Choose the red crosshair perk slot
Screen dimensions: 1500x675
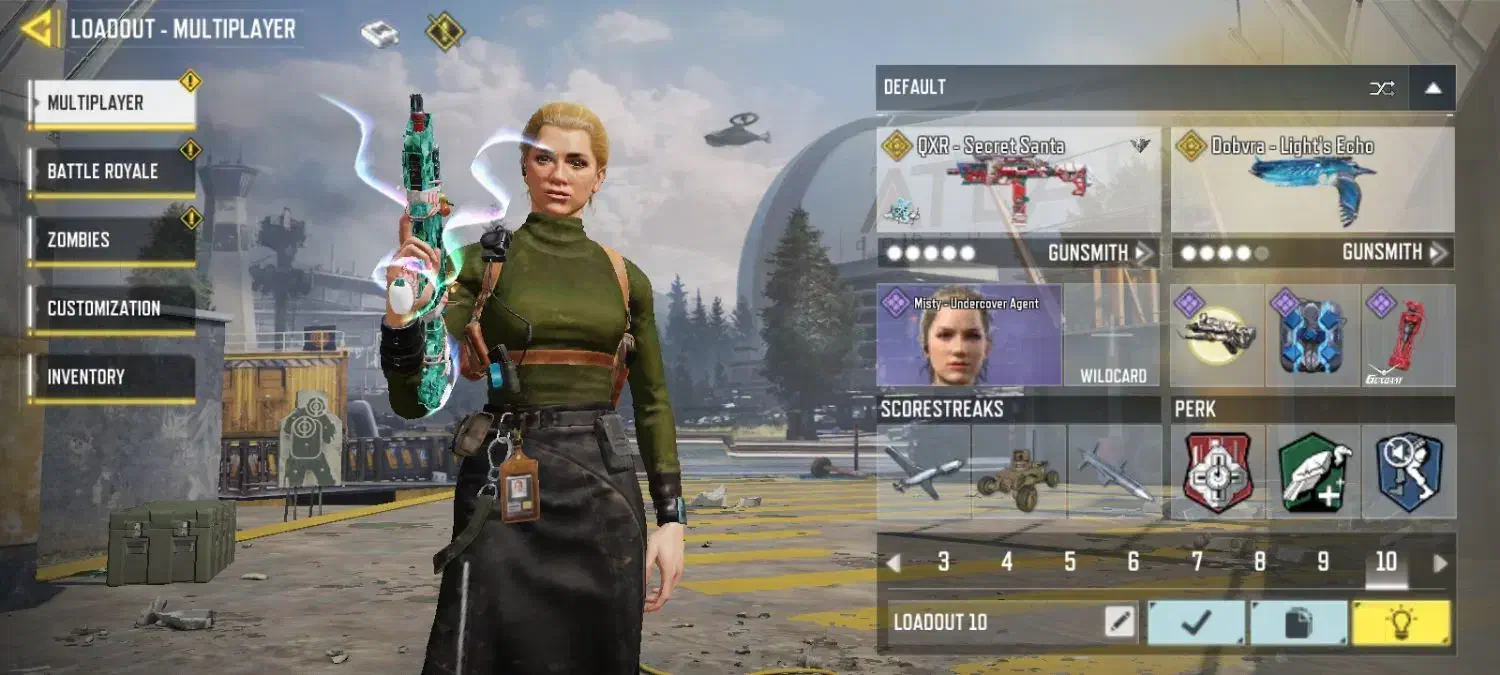[x=1217, y=472]
